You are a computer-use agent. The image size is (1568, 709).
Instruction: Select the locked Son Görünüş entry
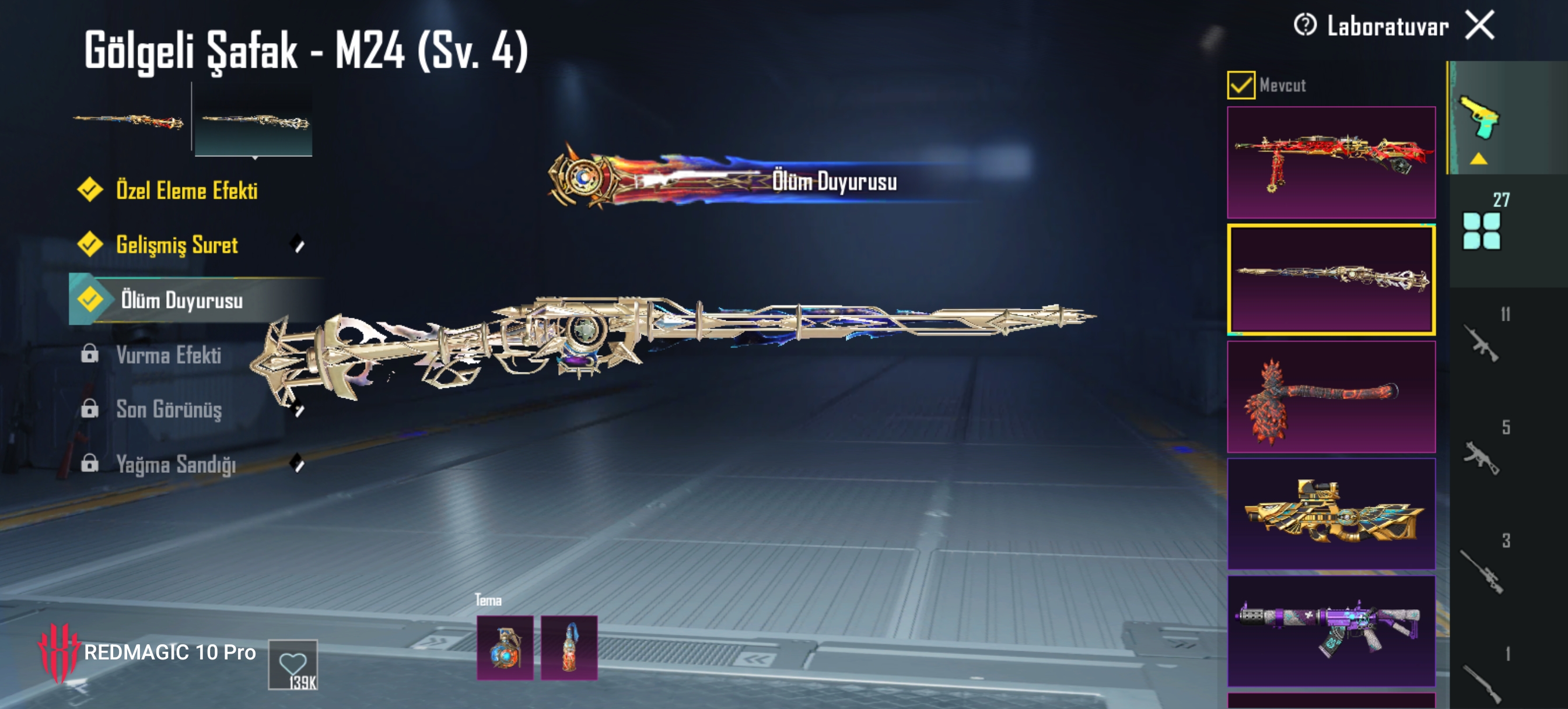tap(169, 409)
